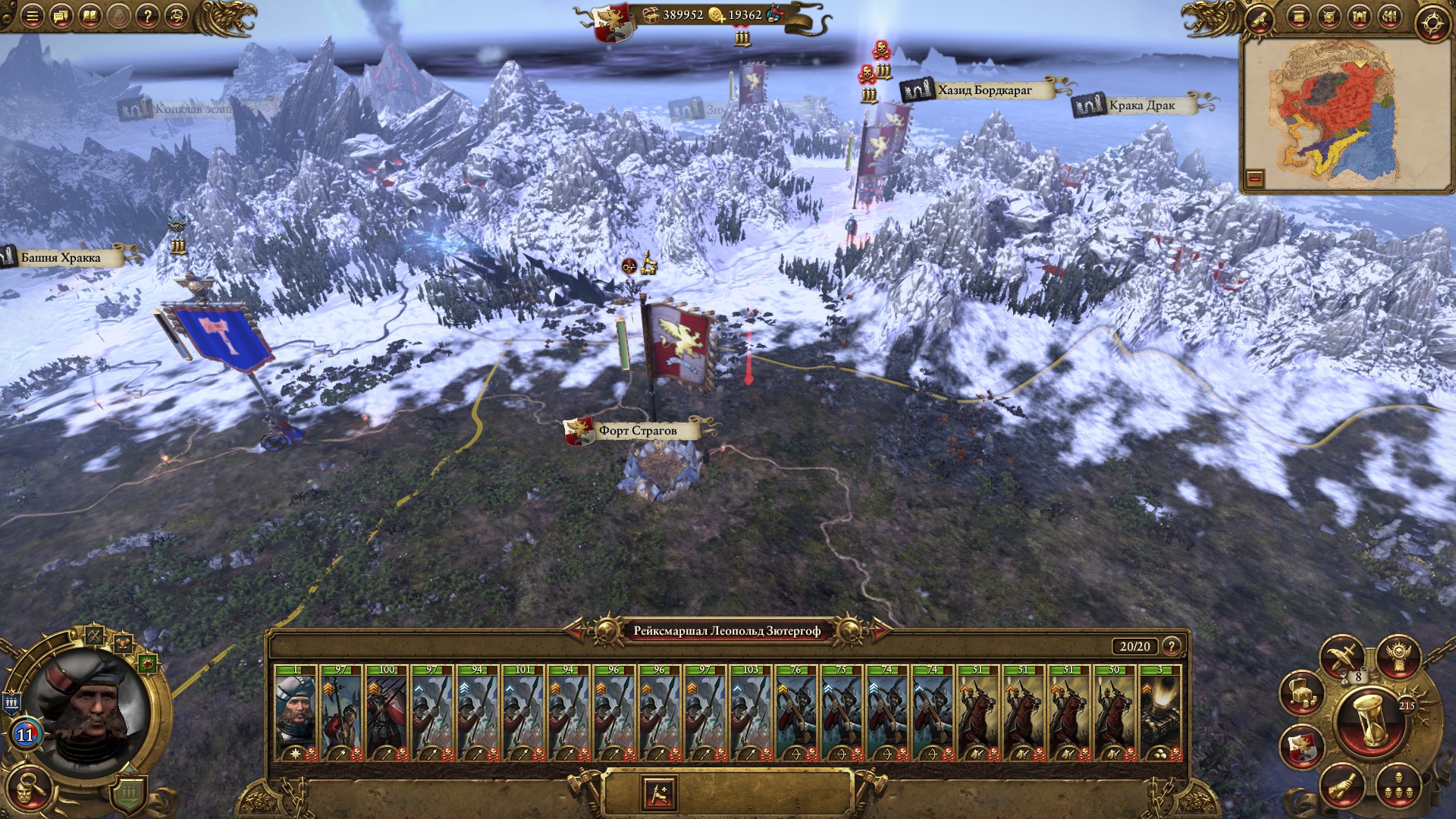Select the lord unit card with 1 model
This screenshot has height=819, width=1456.
tap(296, 713)
